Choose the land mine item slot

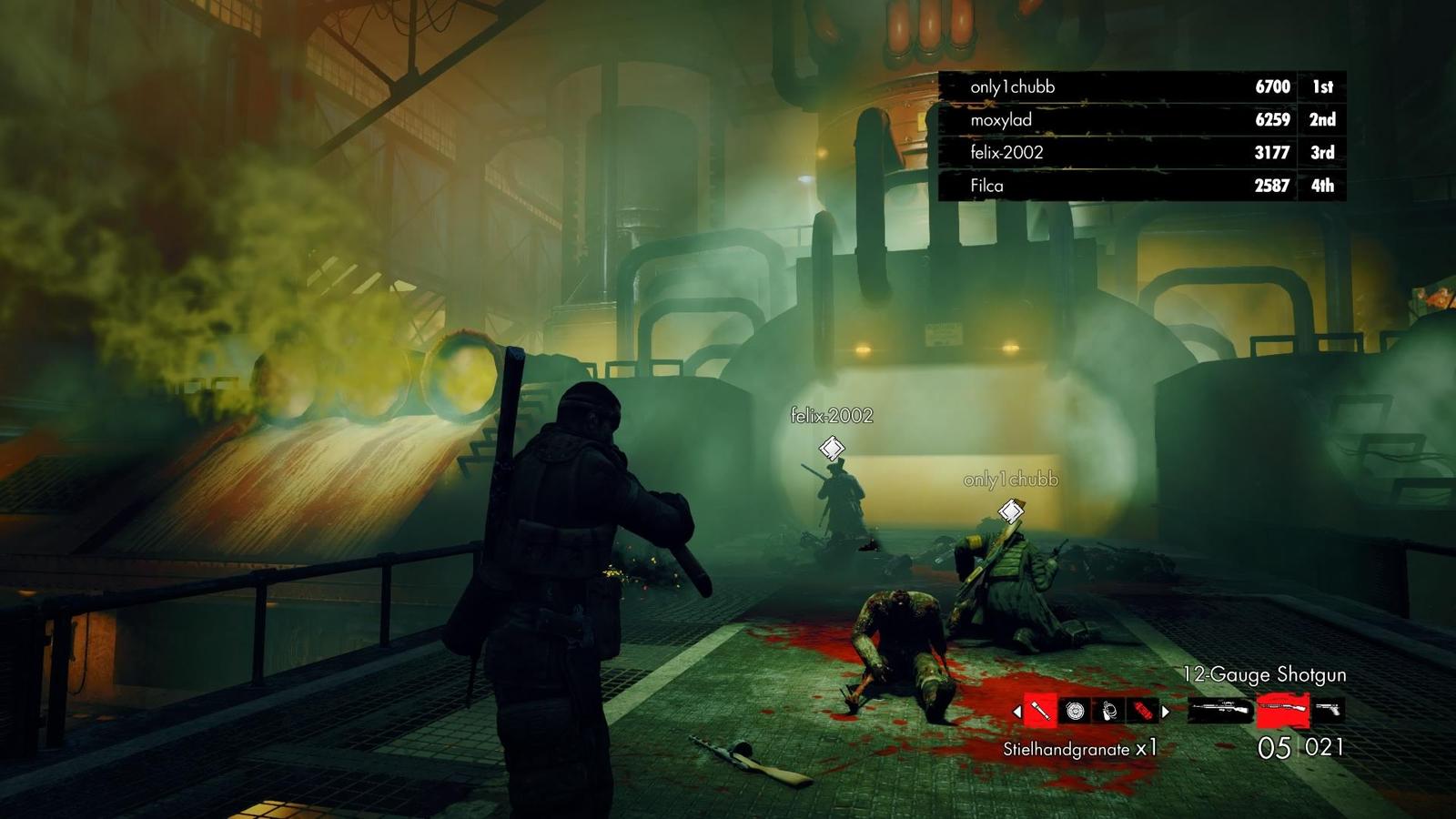1075,711
